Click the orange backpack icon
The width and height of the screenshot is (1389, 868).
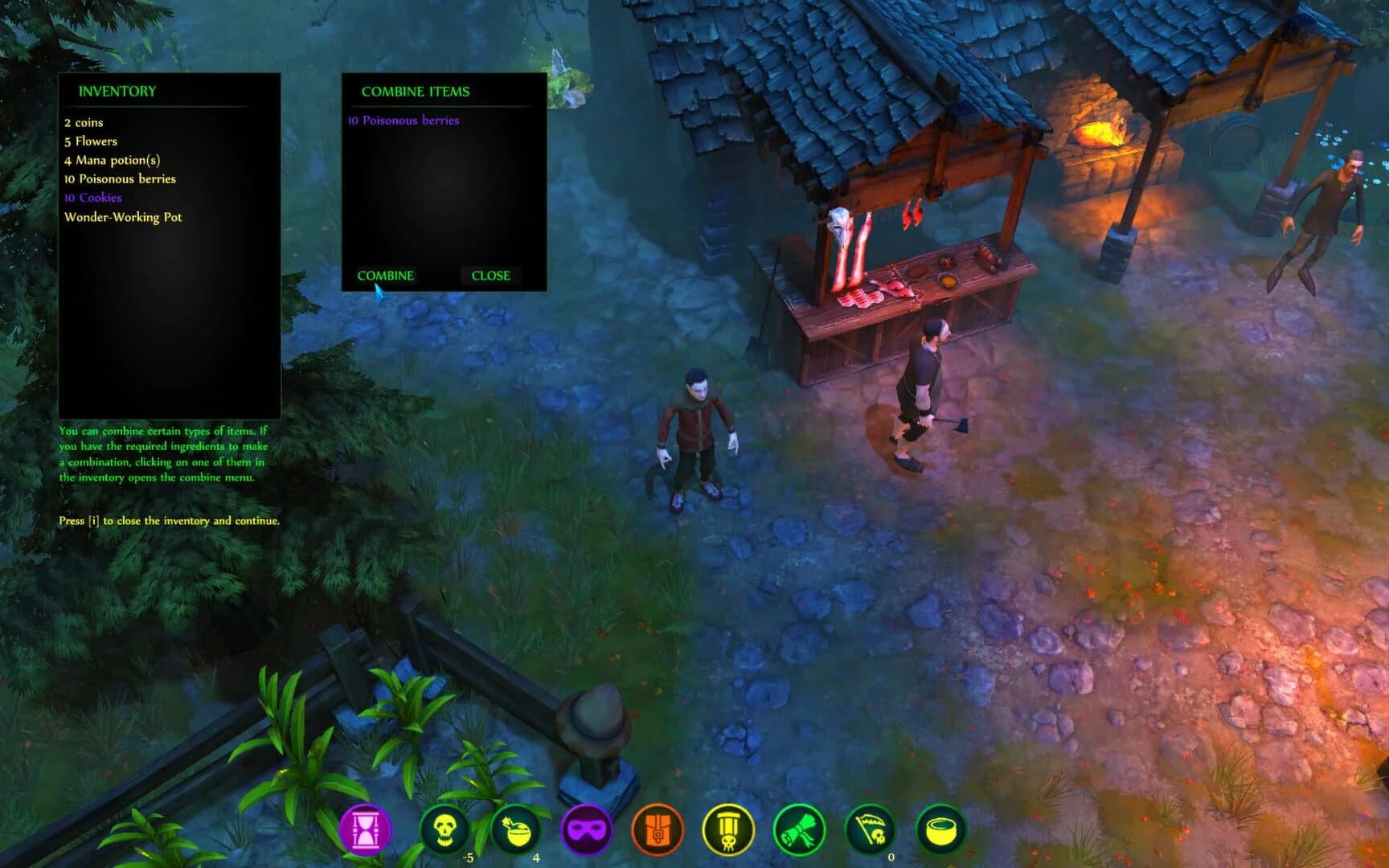658,828
